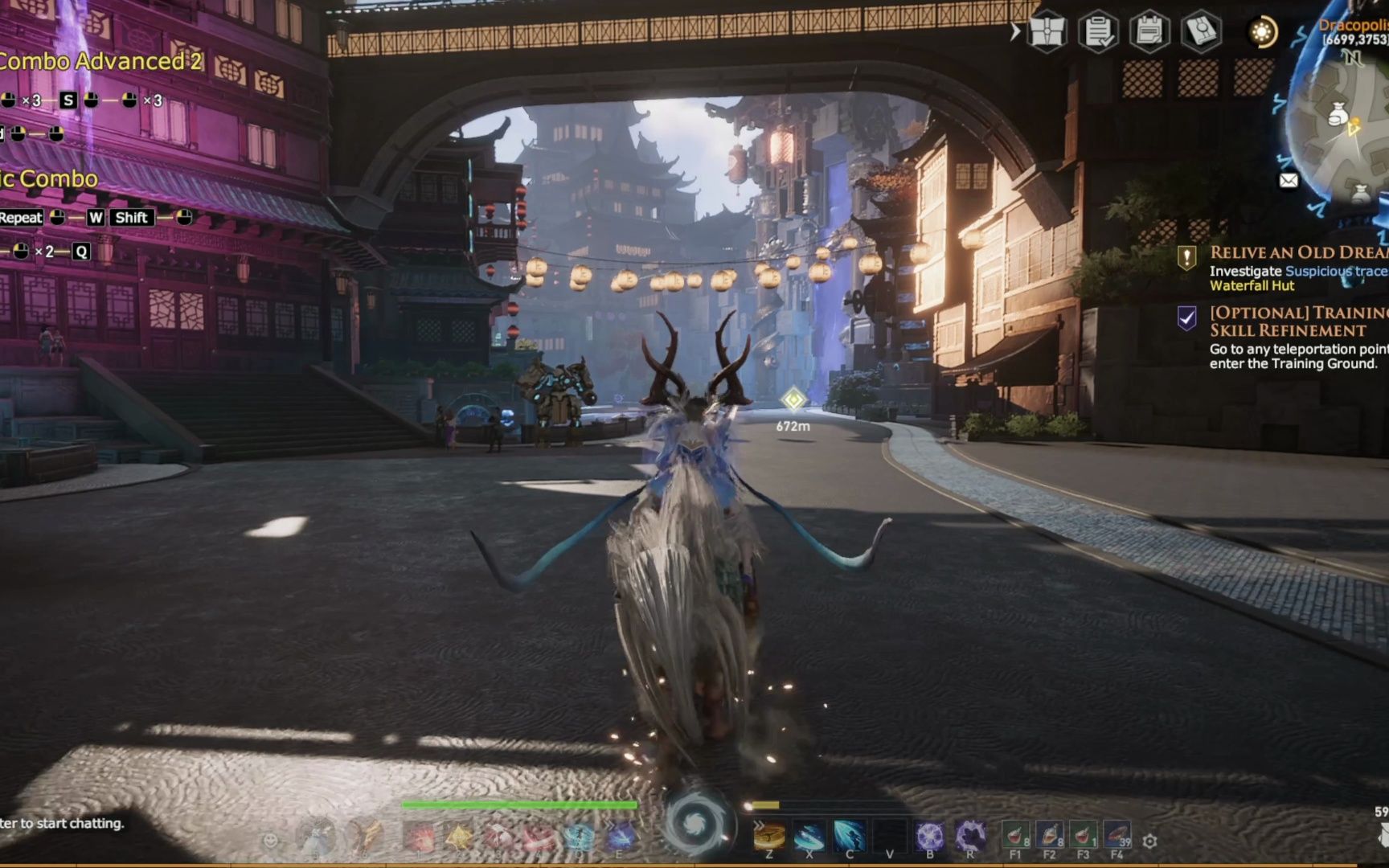Screen dimensions: 1389x868
Task: Open the emoji smiley button
Action: 271,841
